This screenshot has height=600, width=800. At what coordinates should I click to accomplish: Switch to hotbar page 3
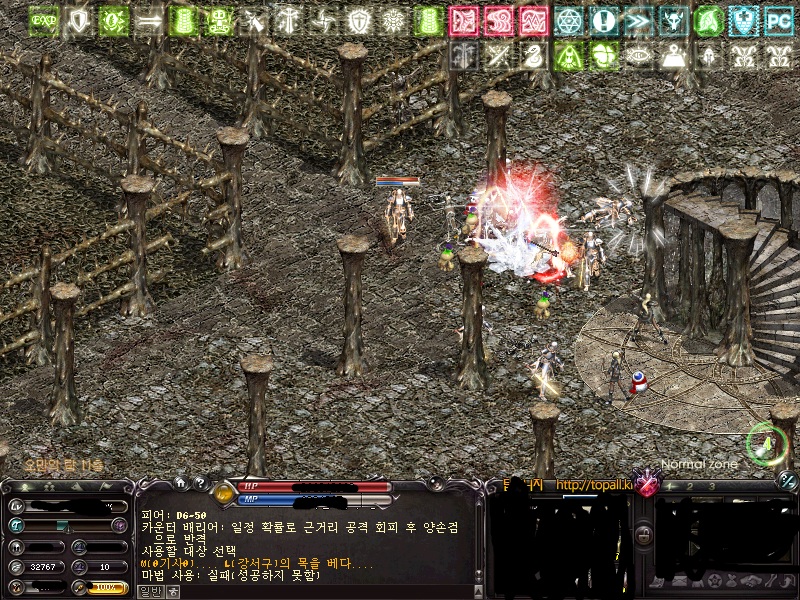(x=711, y=486)
